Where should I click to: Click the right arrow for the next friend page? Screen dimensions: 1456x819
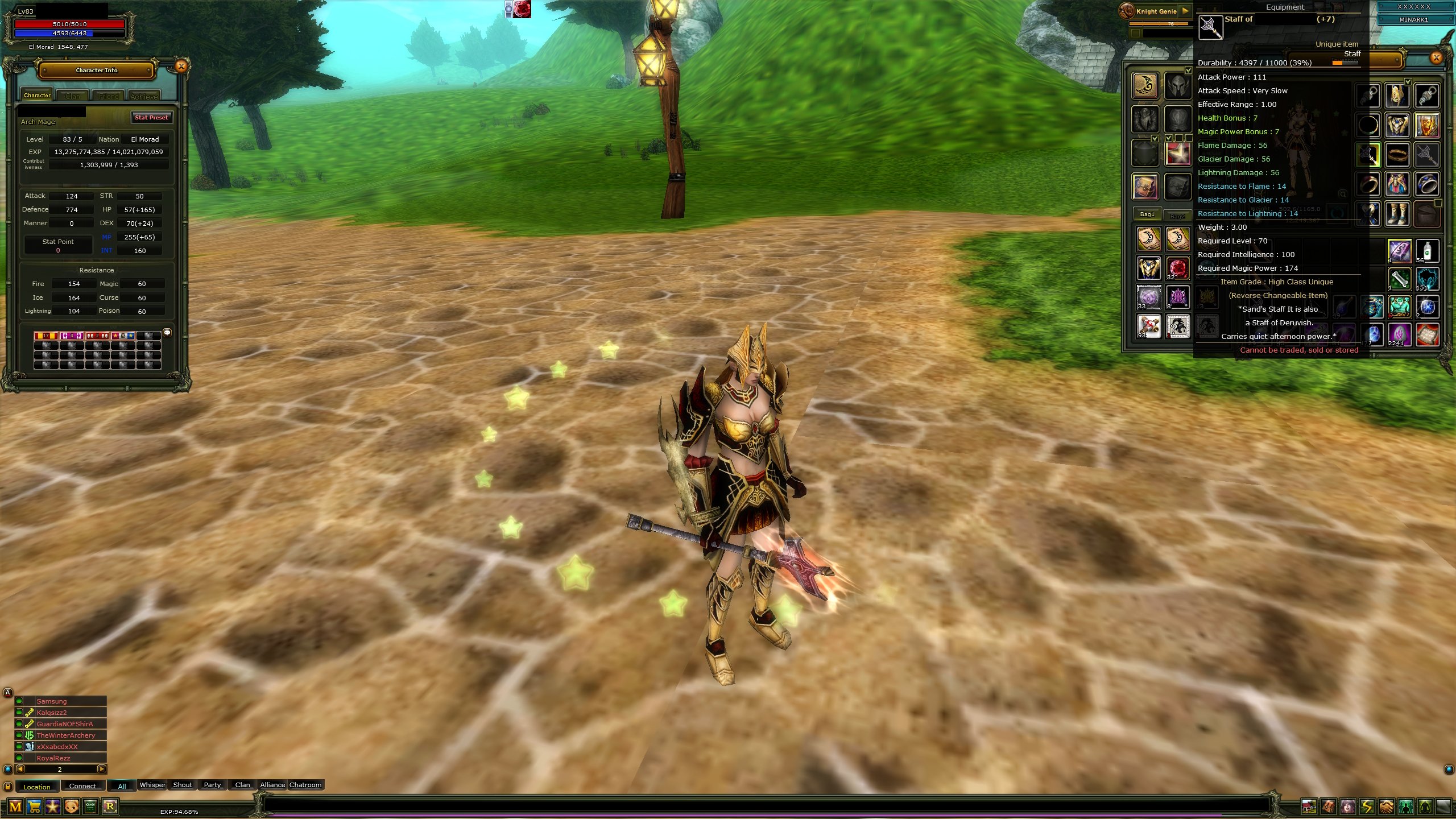point(102,769)
